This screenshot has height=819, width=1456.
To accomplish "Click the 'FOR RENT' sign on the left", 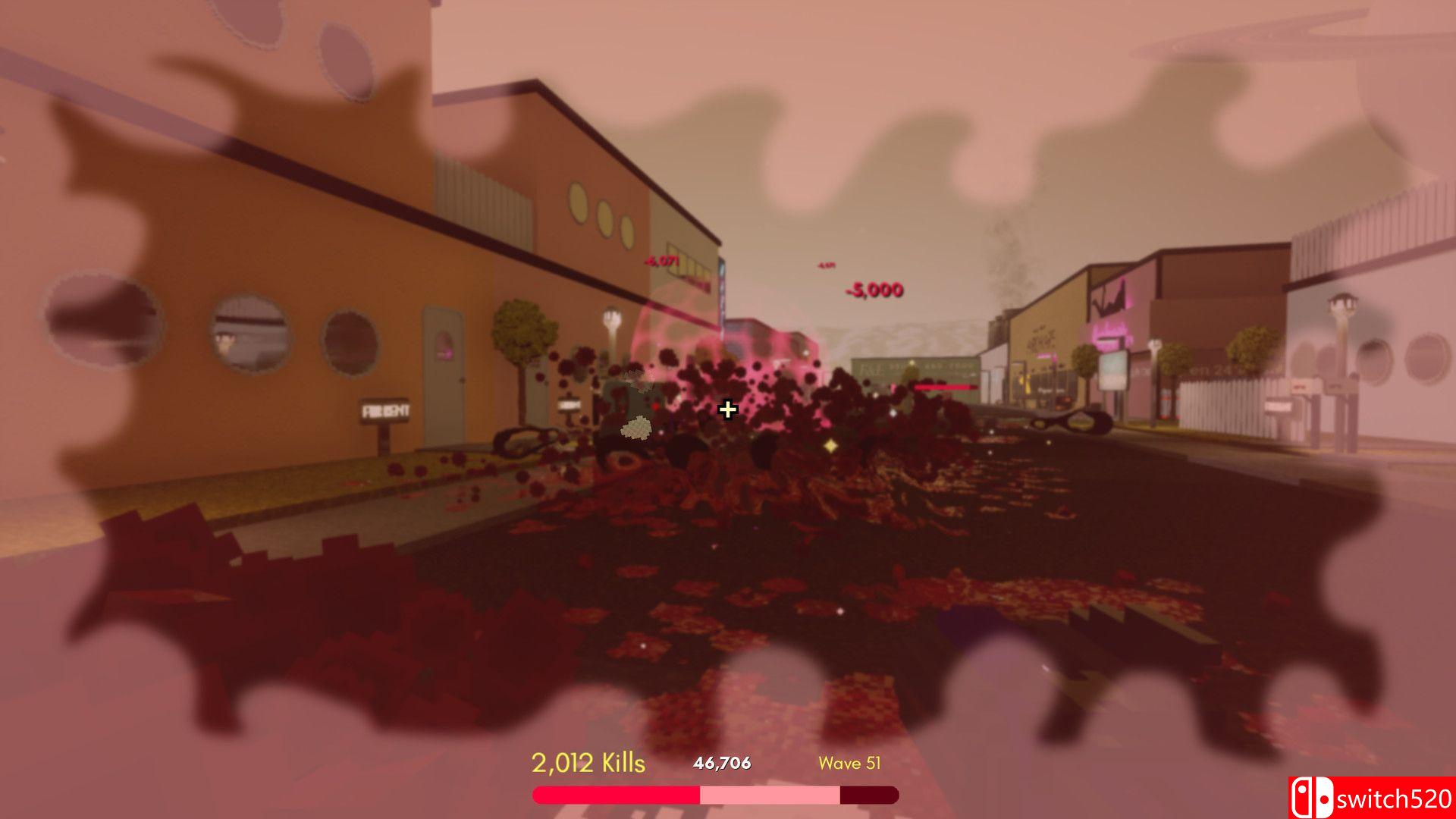I will click(x=386, y=409).
